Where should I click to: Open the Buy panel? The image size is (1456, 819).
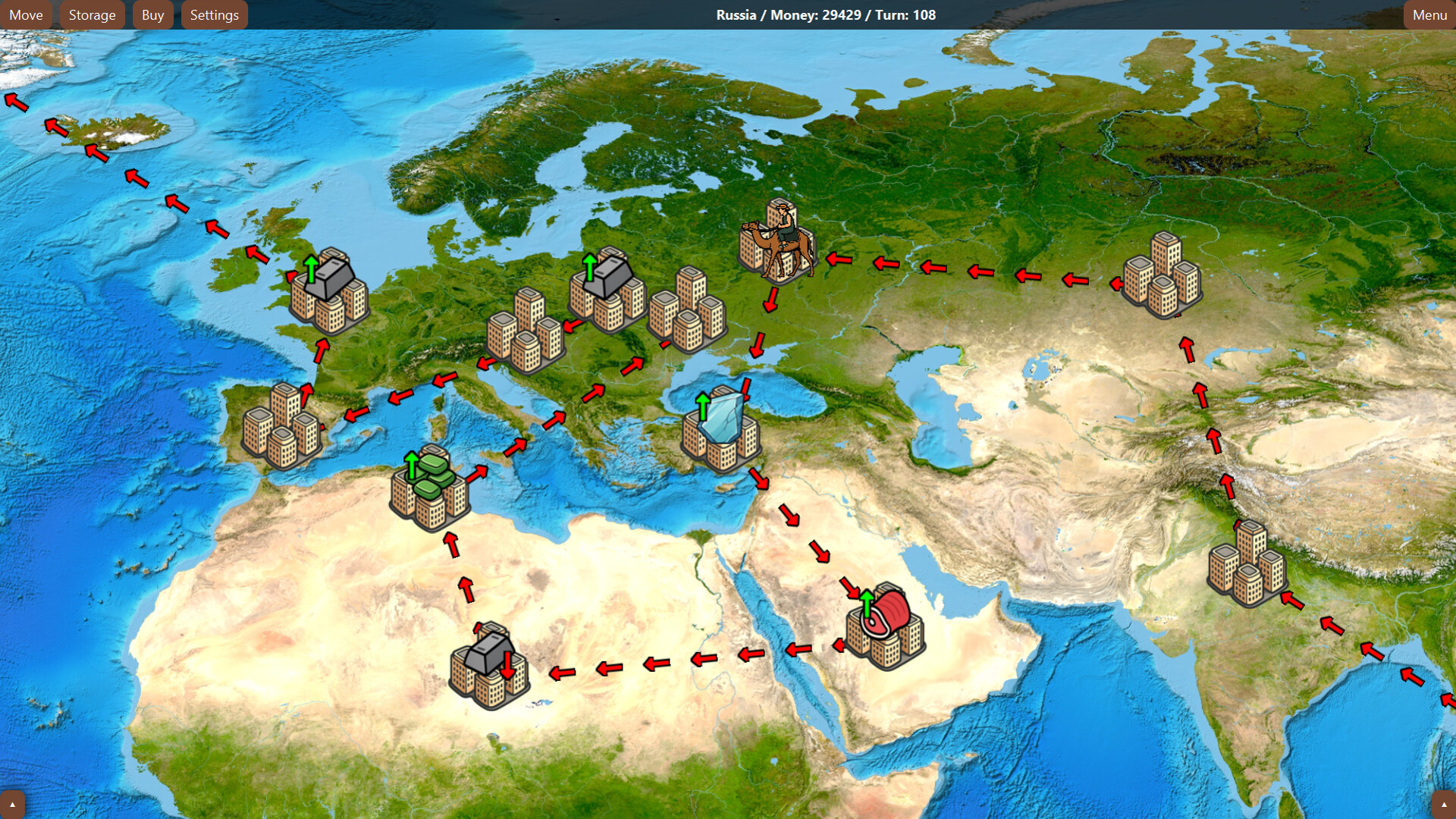(x=152, y=14)
